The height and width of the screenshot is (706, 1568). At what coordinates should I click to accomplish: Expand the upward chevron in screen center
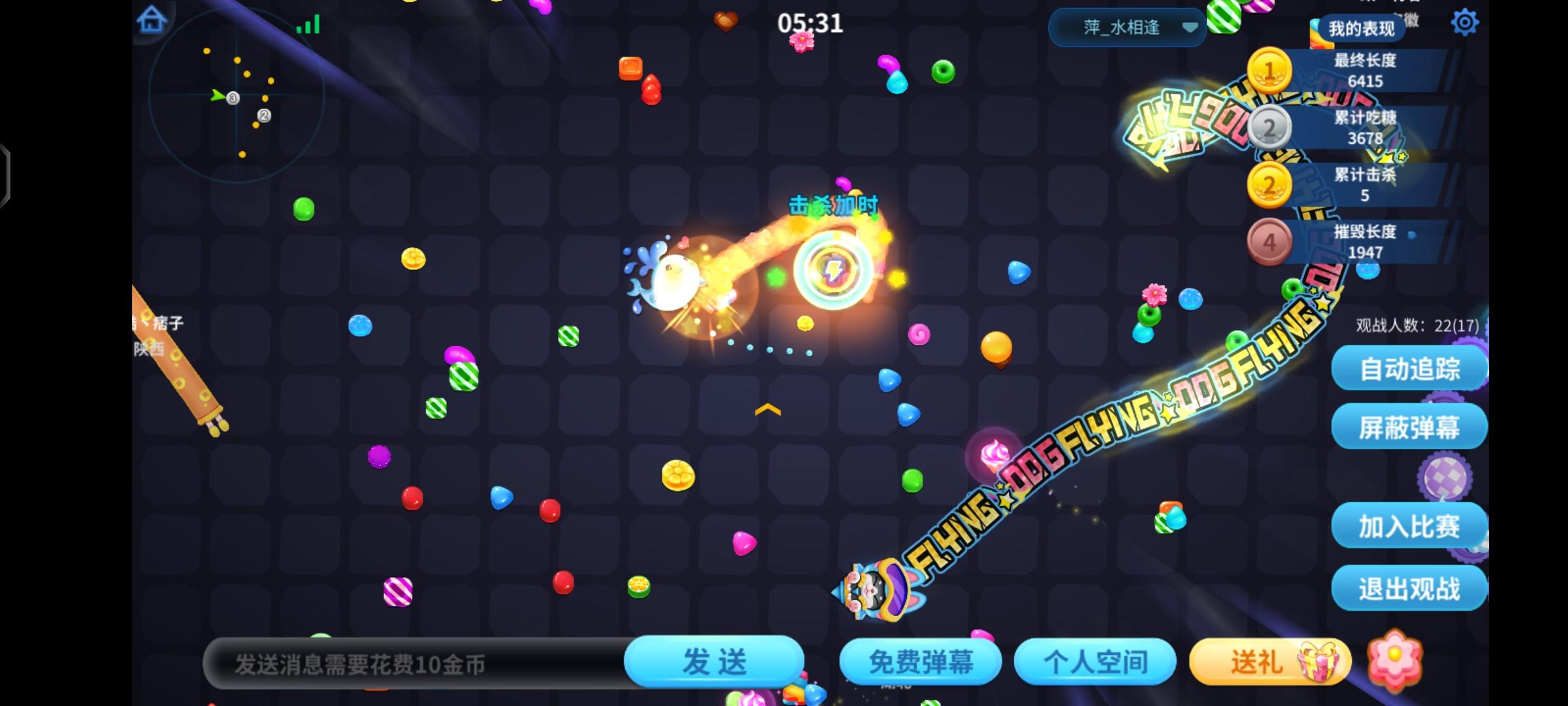point(767,410)
